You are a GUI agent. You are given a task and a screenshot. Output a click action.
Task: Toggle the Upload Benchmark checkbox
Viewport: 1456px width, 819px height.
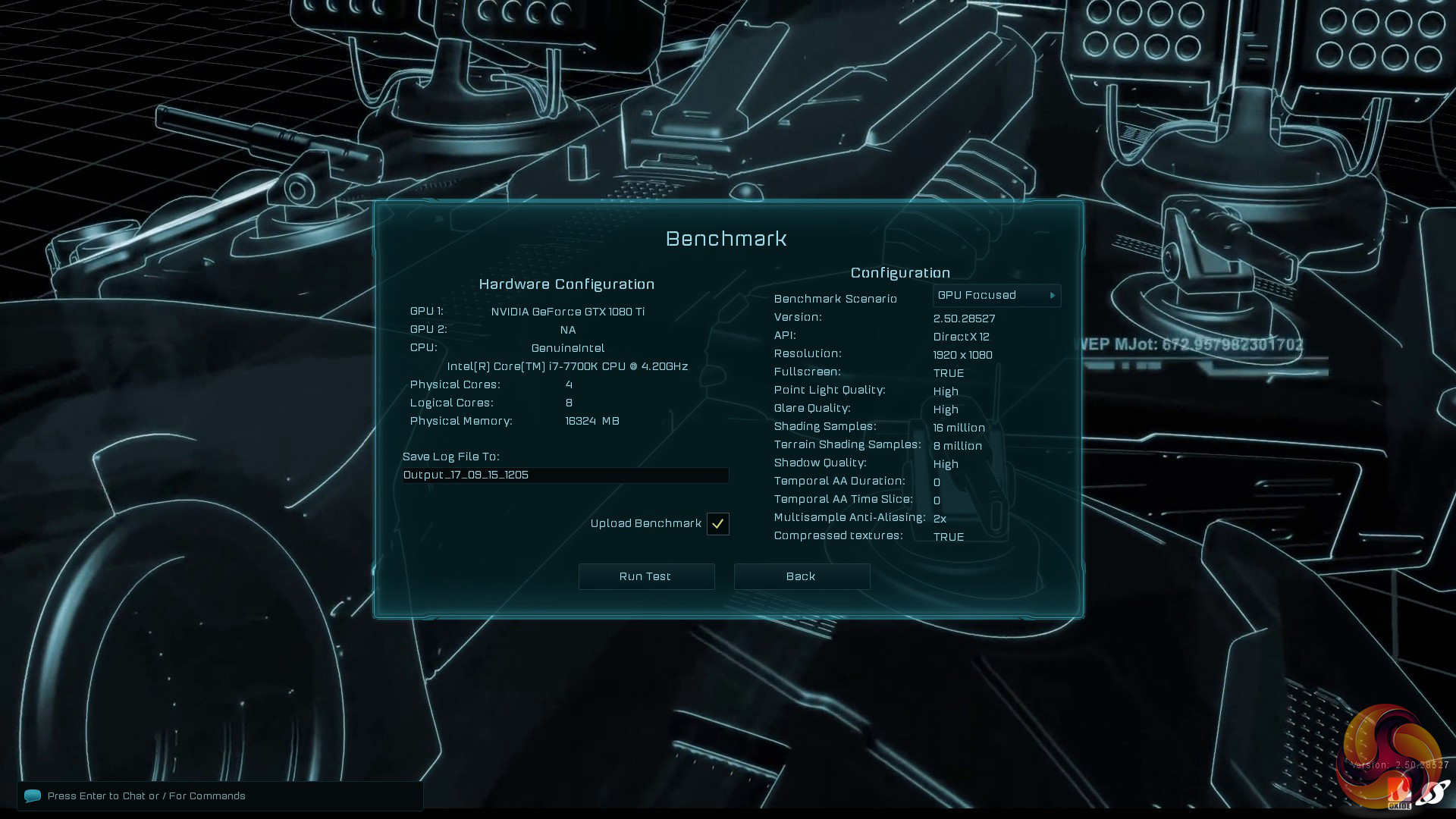(717, 524)
